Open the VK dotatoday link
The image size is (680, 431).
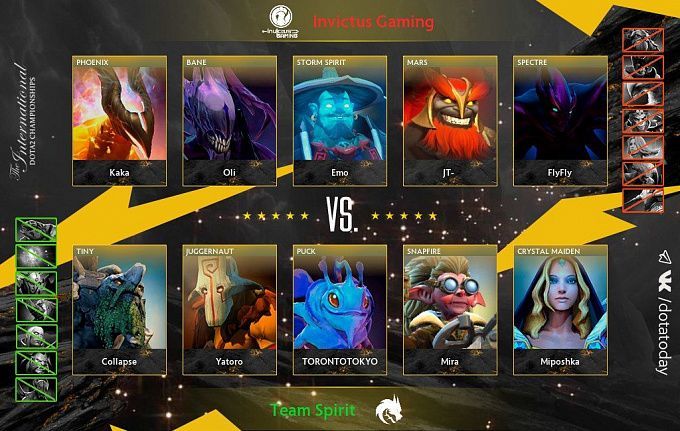click(x=662, y=312)
